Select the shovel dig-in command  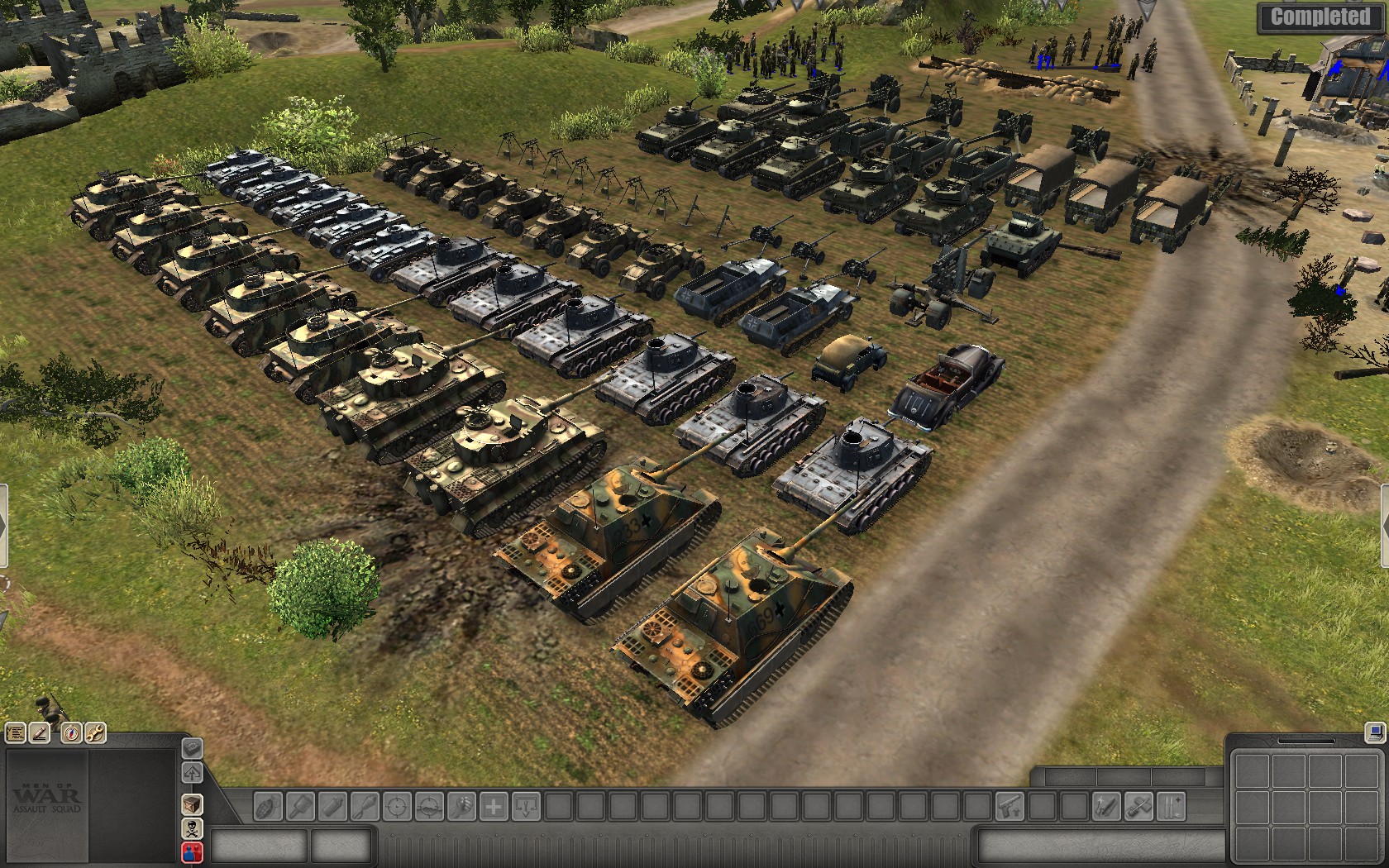coord(1138,806)
